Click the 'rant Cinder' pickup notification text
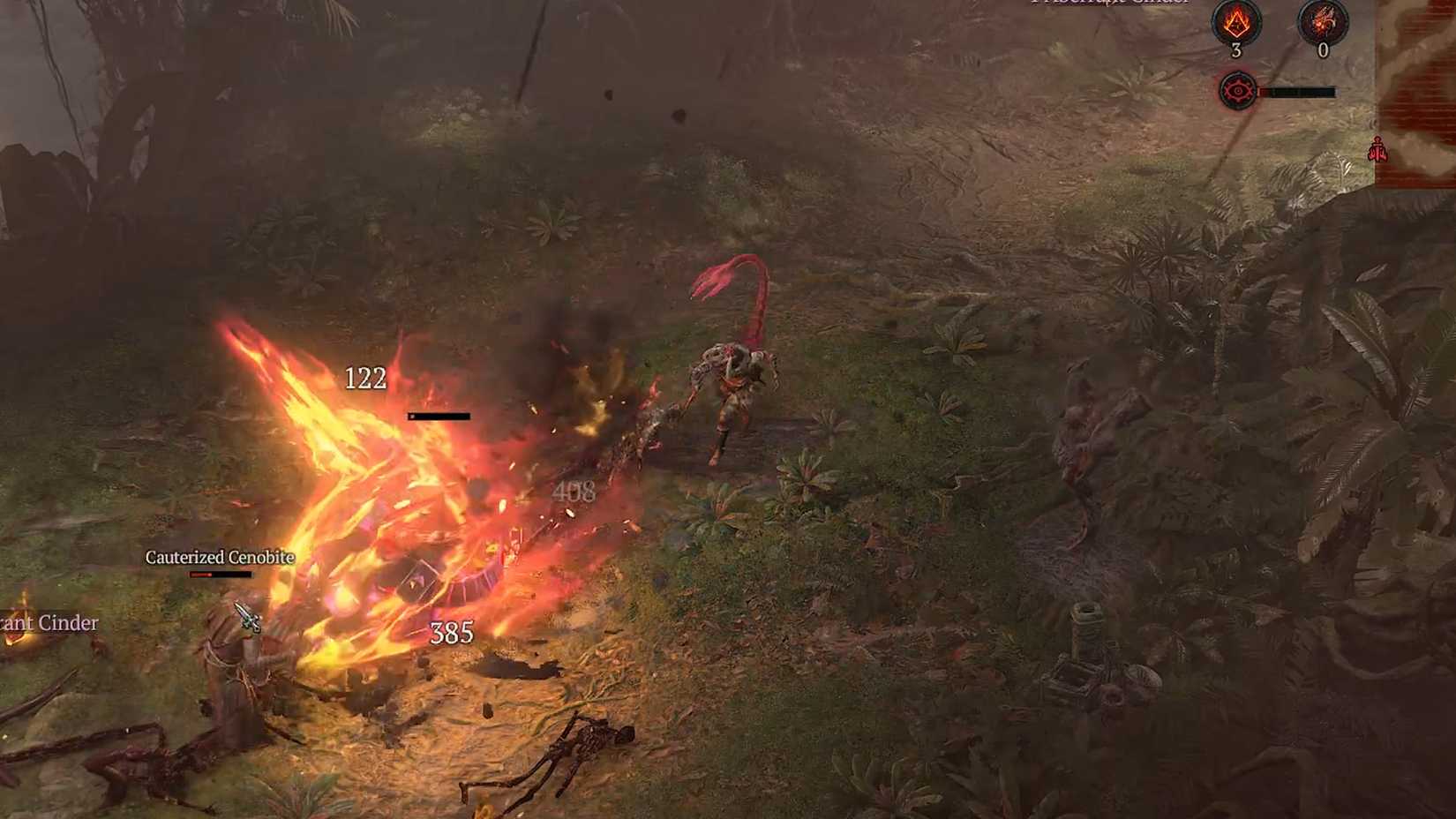Image resolution: width=1456 pixels, height=819 pixels. pyautogui.click(x=48, y=623)
